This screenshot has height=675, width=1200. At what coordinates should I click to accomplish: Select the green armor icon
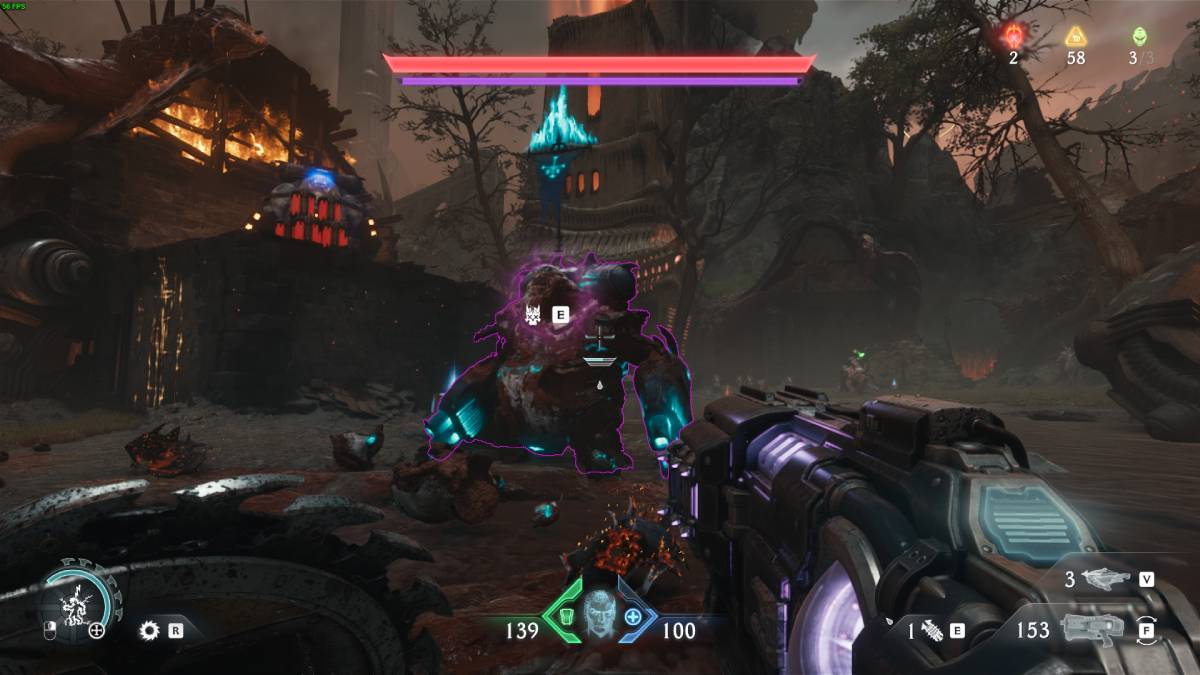coord(564,616)
